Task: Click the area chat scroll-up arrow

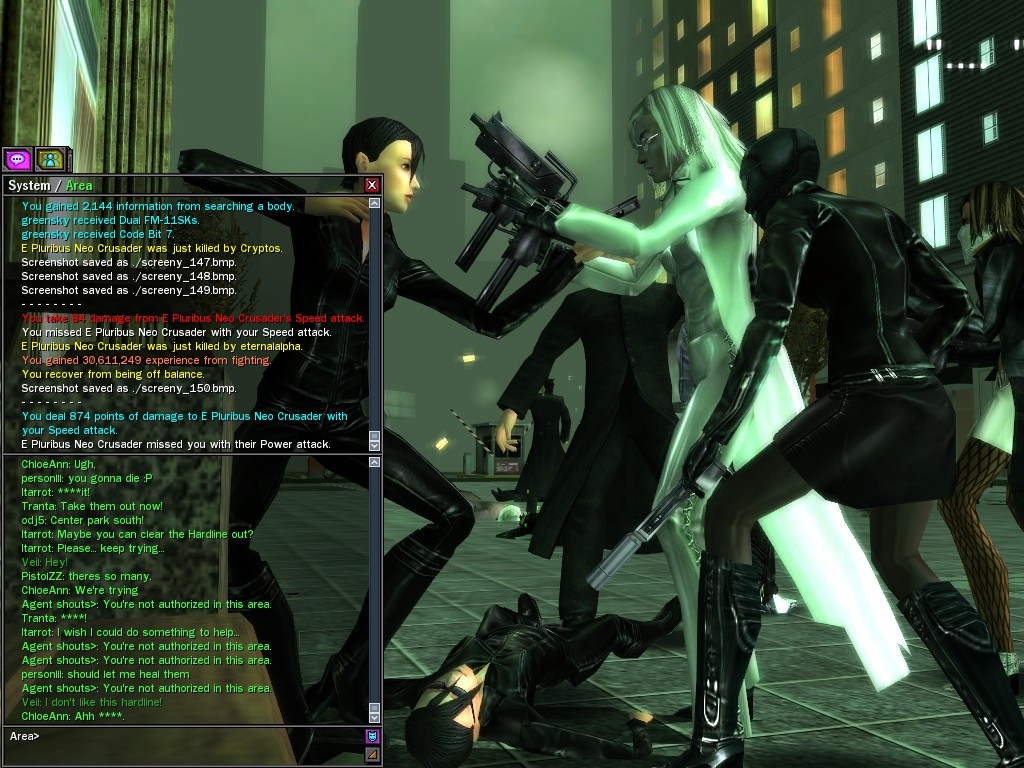Action: [x=375, y=463]
